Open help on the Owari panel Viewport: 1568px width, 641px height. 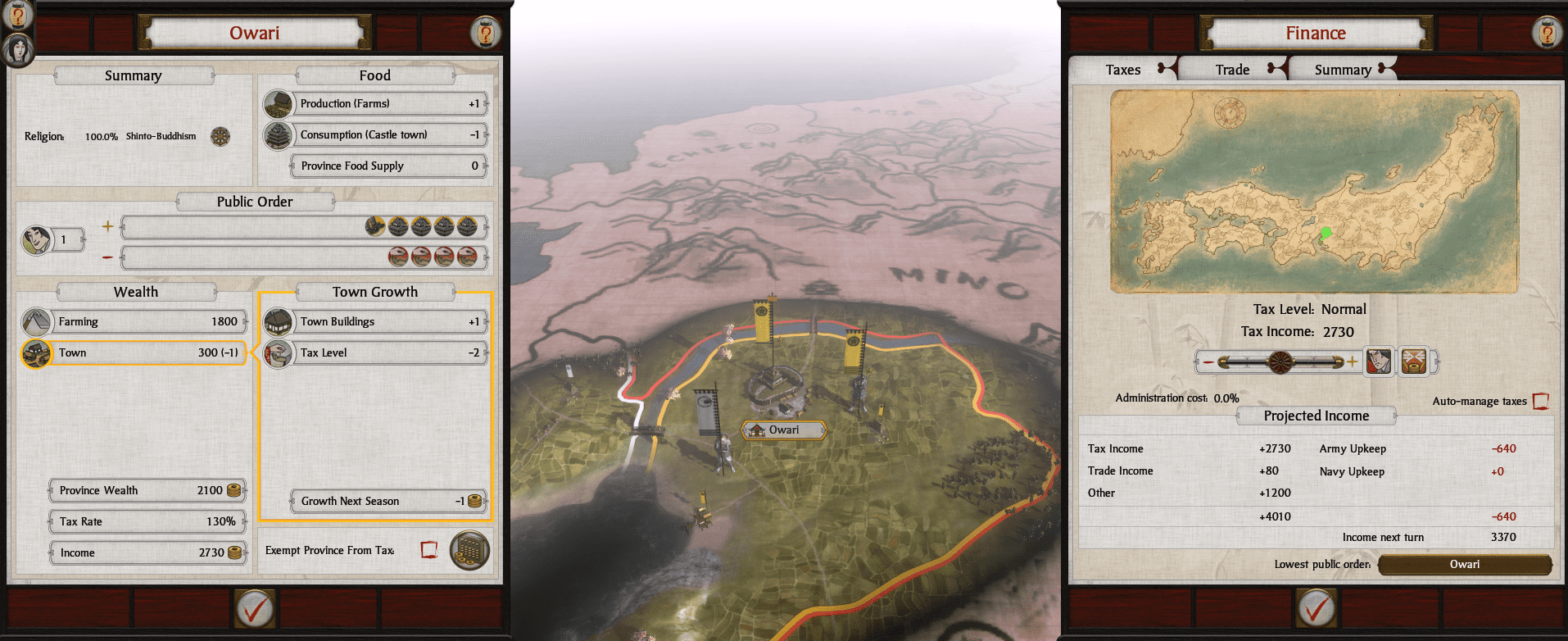(x=485, y=34)
